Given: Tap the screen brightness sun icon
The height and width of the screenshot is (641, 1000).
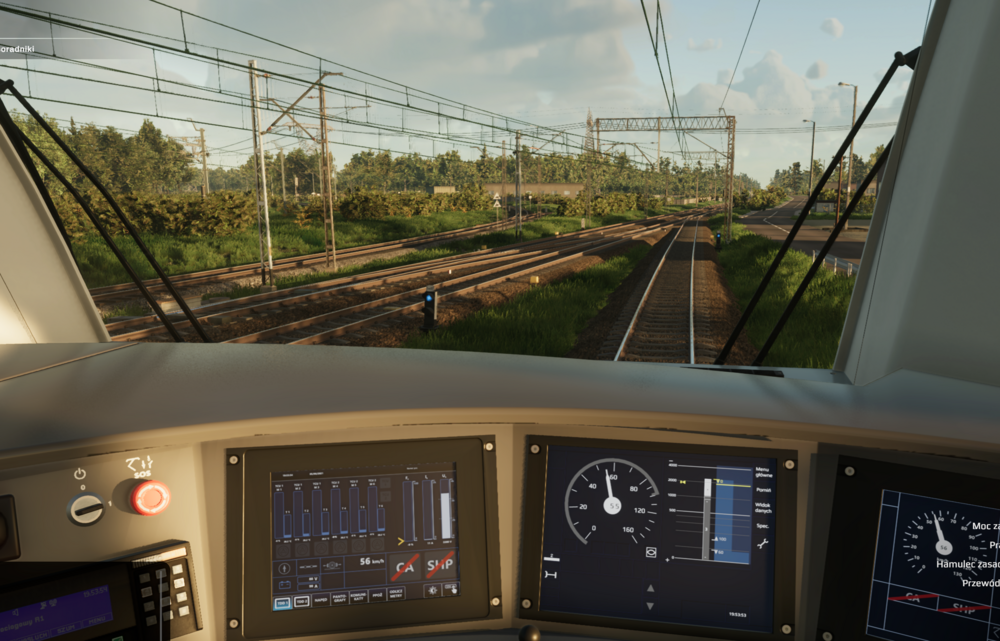Looking at the screenshot, I should point(432,590).
